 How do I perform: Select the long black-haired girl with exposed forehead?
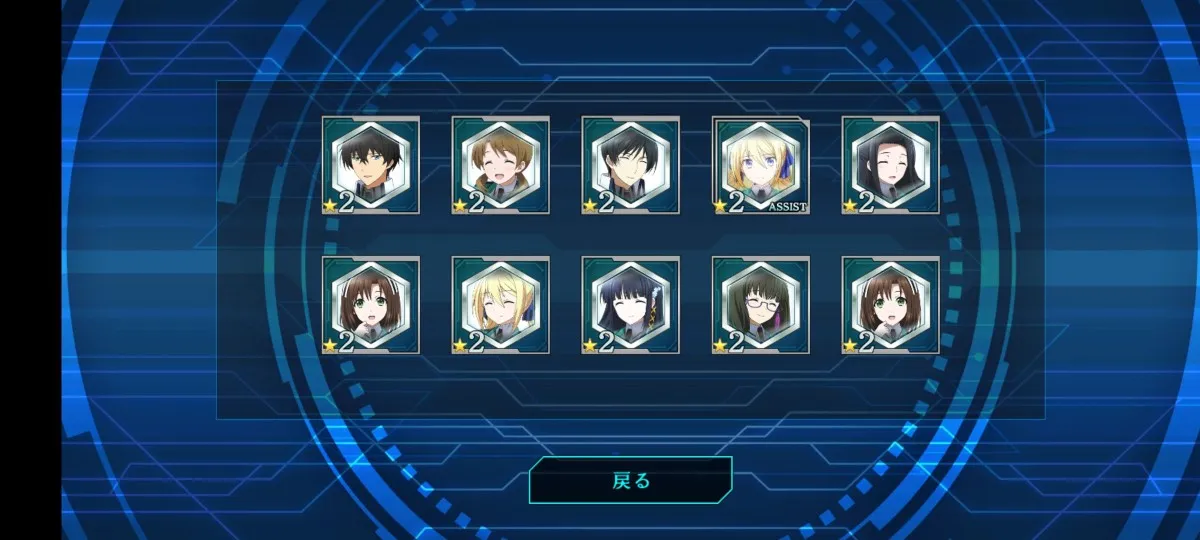pyautogui.click(x=891, y=165)
